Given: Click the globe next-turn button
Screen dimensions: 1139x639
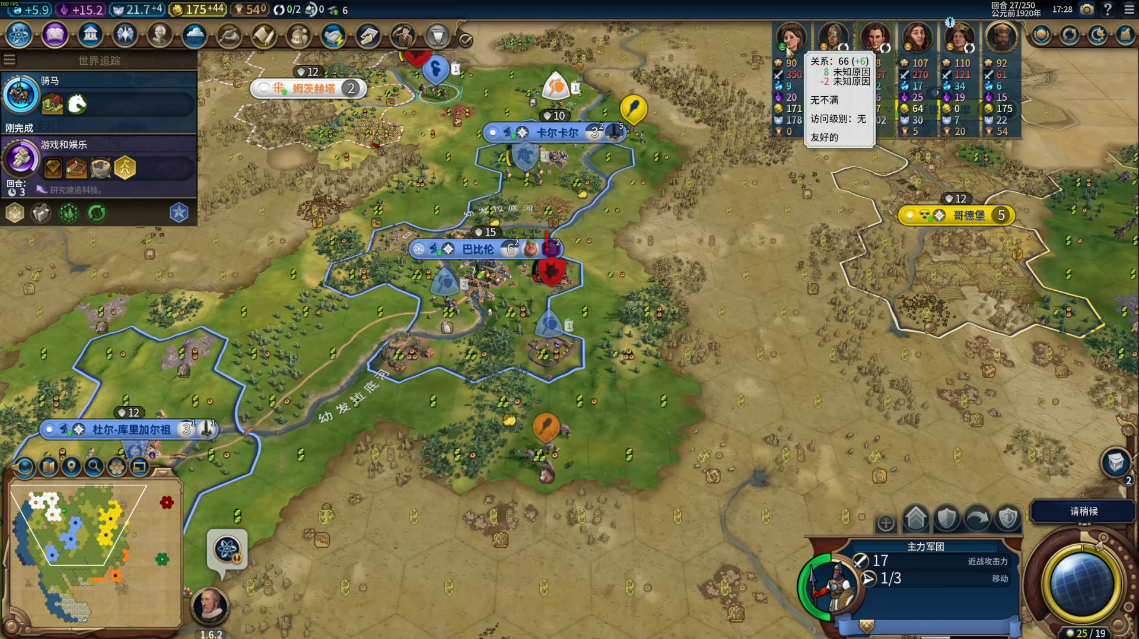Looking at the screenshot, I should 1084,579.
